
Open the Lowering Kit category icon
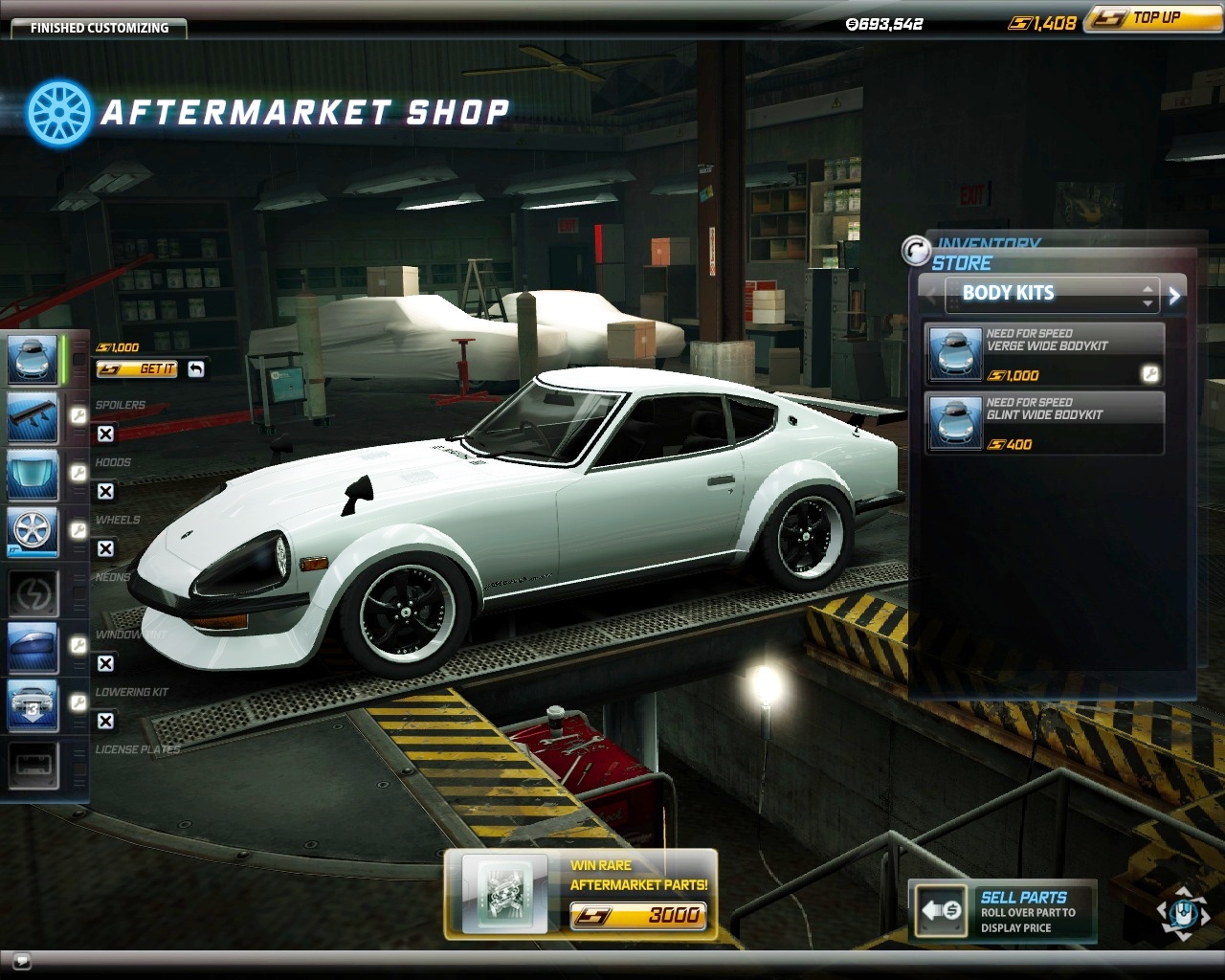[x=33, y=704]
